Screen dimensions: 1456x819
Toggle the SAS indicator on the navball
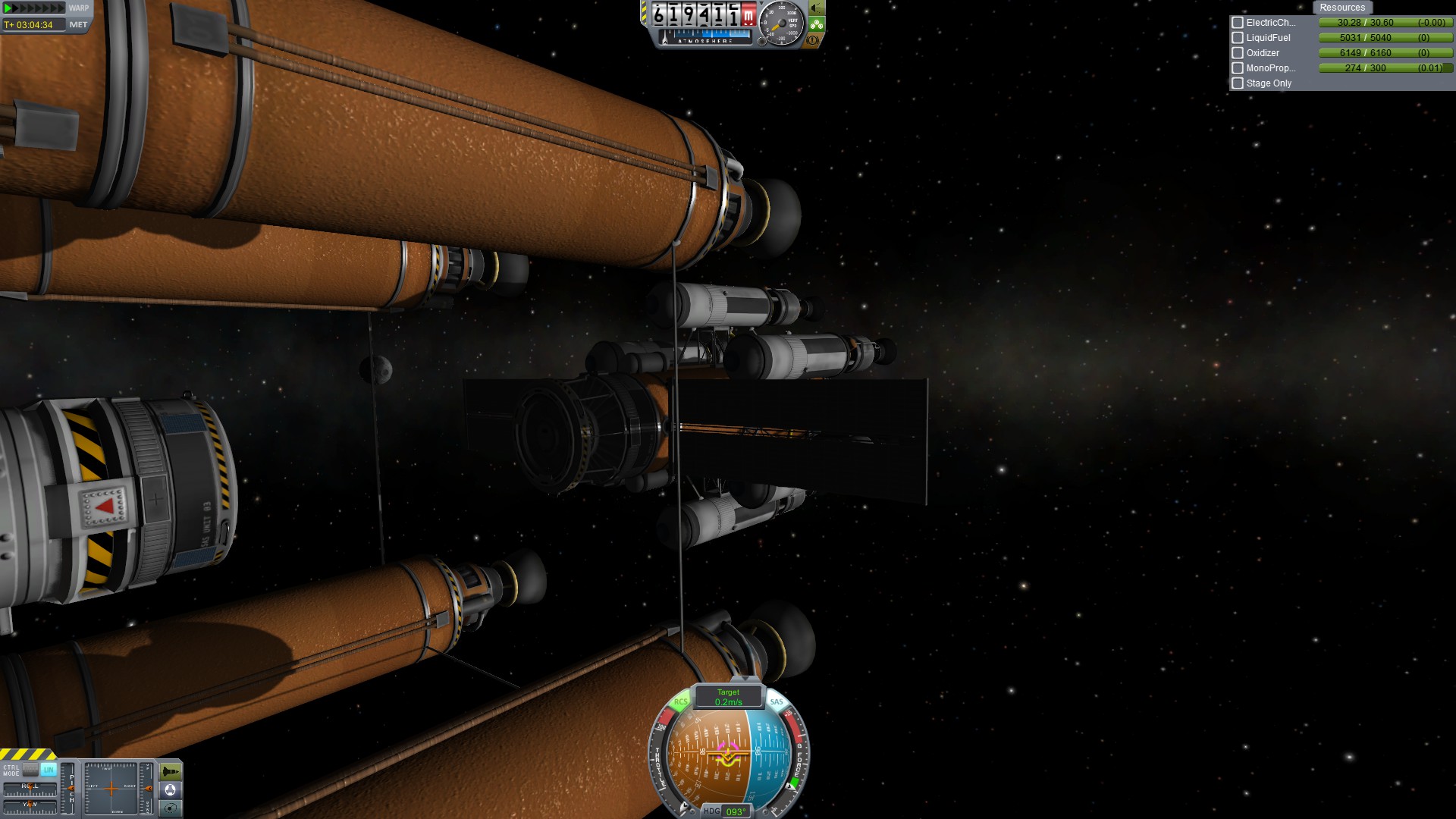(777, 702)
